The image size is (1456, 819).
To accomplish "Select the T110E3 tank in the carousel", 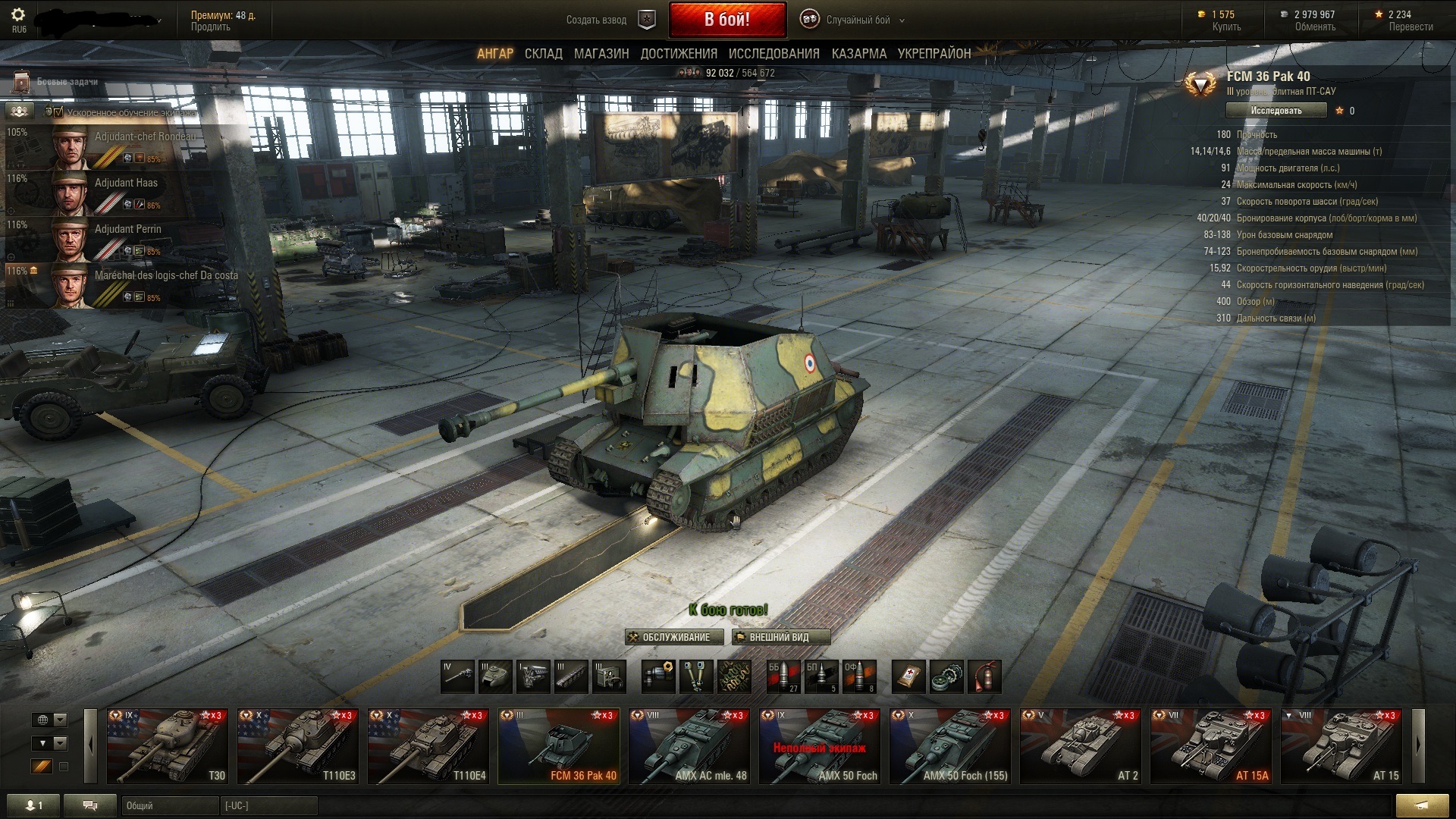I will point(298,746).
